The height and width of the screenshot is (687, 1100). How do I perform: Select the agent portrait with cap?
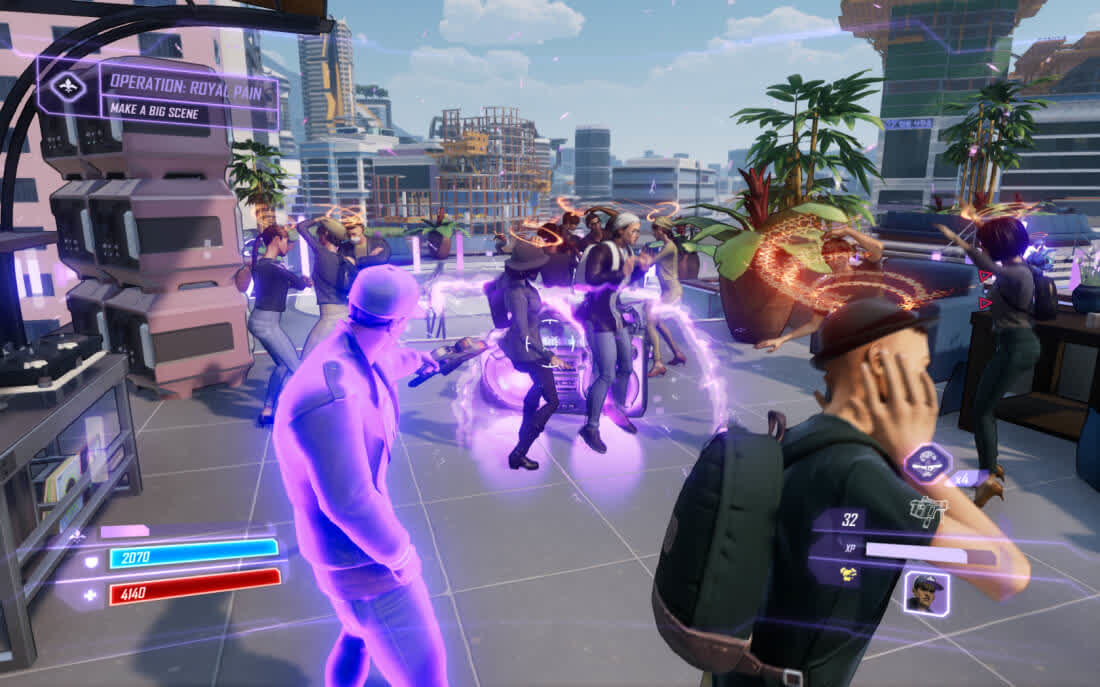point(926,593)
